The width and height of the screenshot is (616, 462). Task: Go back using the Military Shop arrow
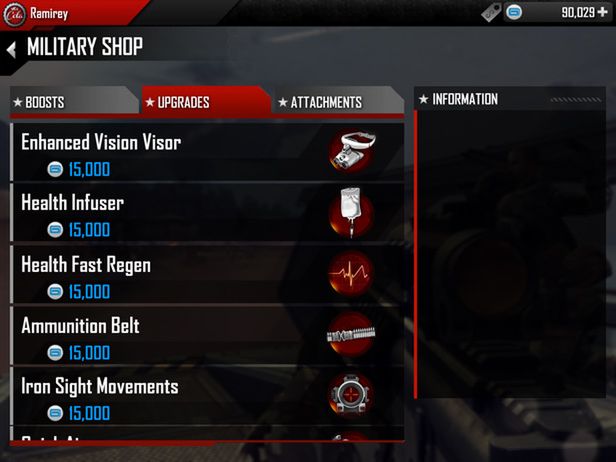[11, 49]
